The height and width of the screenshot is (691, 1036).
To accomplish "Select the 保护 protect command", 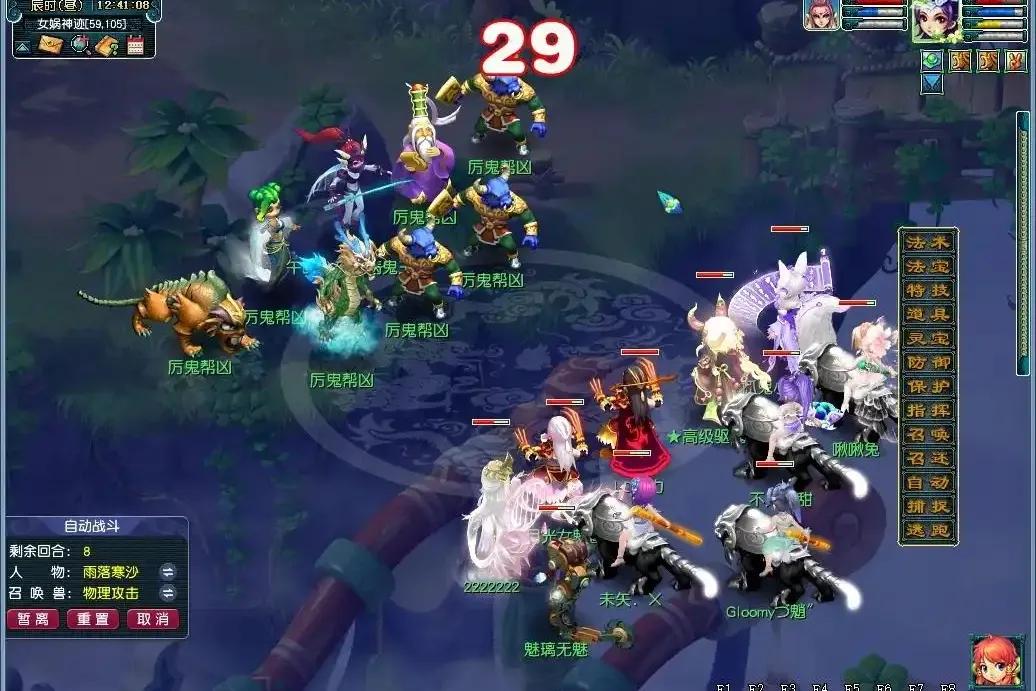I will coord(928,387).
